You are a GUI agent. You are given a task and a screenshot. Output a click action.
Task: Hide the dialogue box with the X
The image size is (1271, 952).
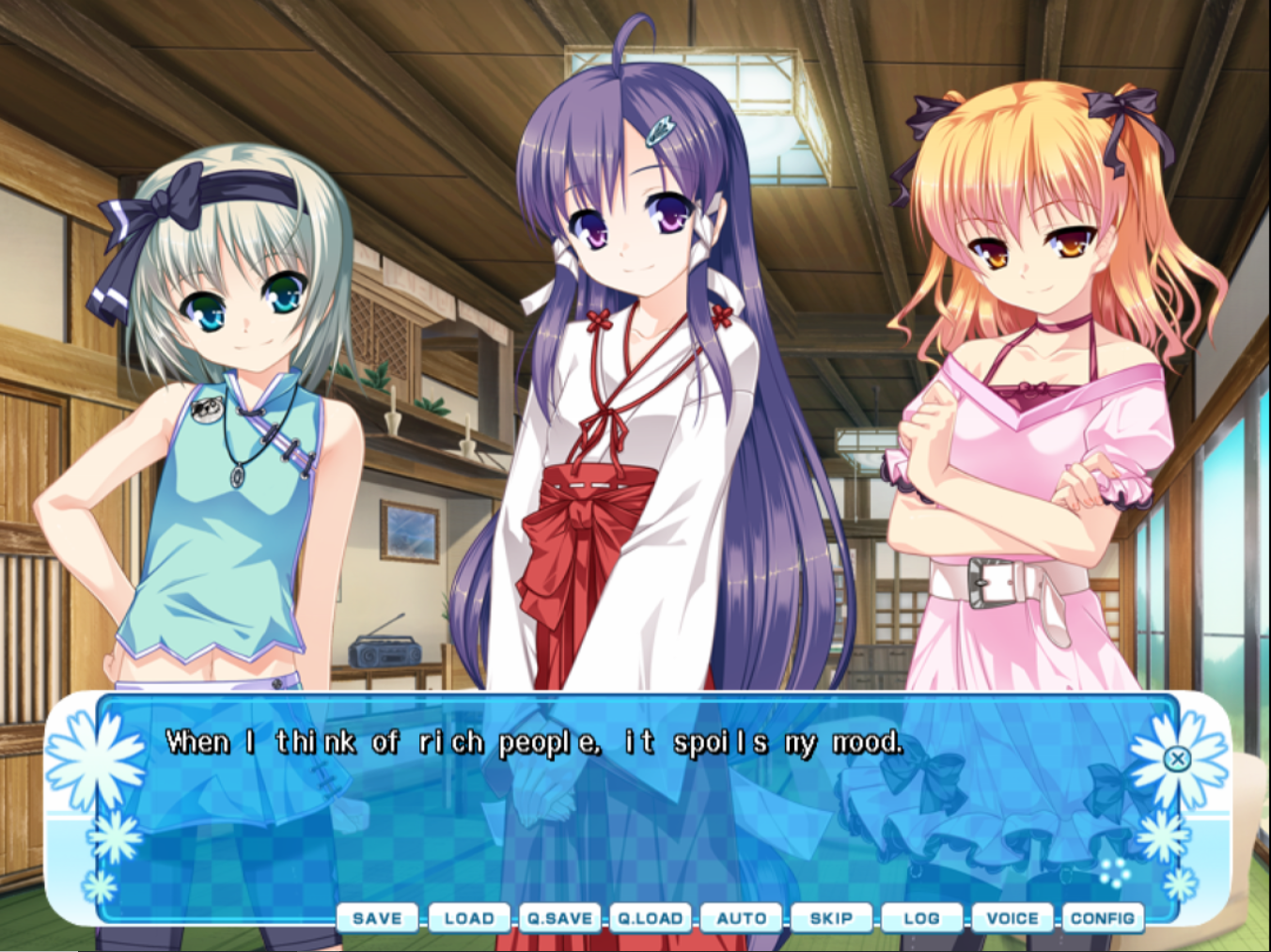tap(1177, 758)
